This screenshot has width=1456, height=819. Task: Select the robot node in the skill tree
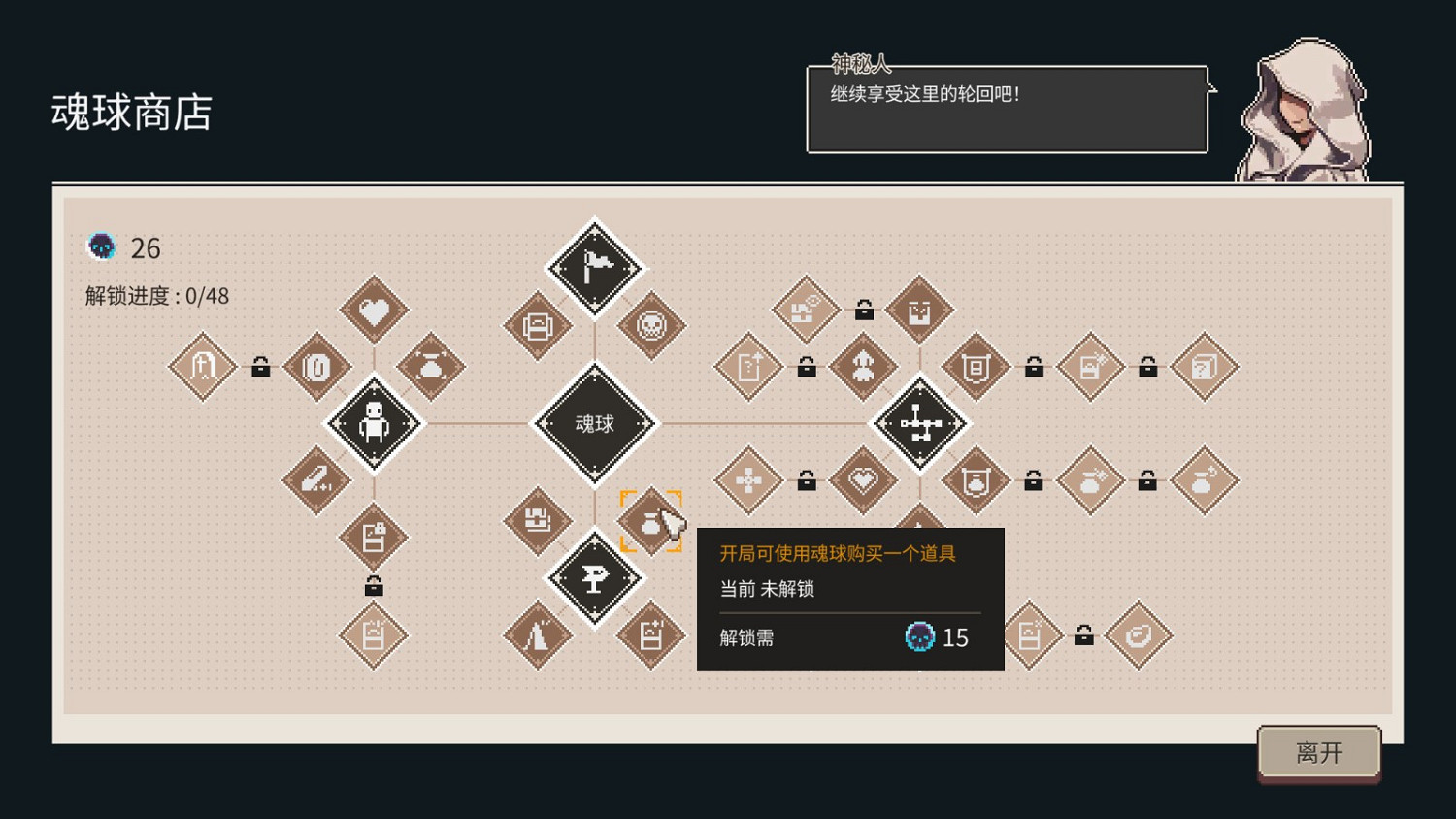(x=374, y=424)
